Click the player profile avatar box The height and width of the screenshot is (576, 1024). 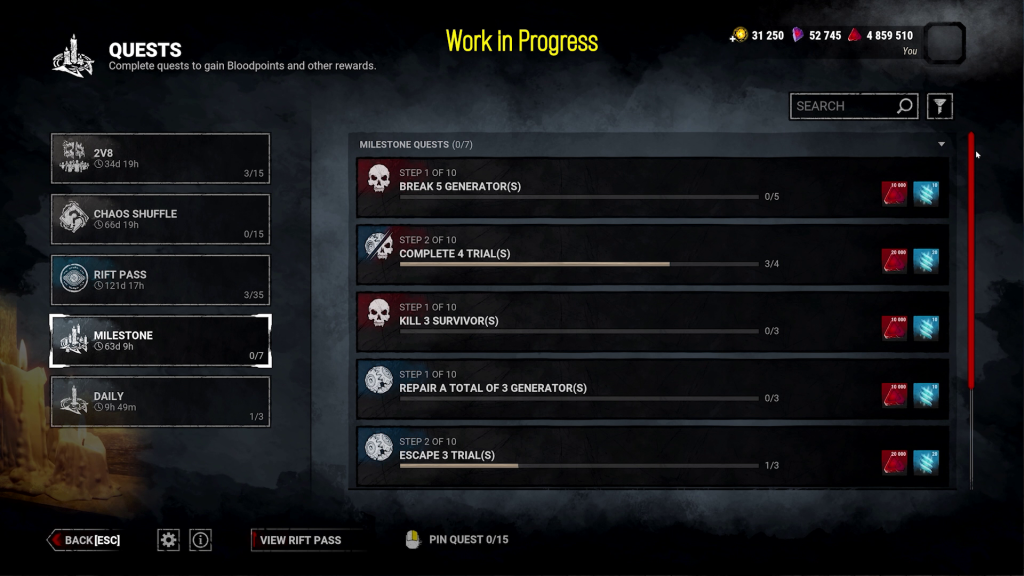point(945,43)
